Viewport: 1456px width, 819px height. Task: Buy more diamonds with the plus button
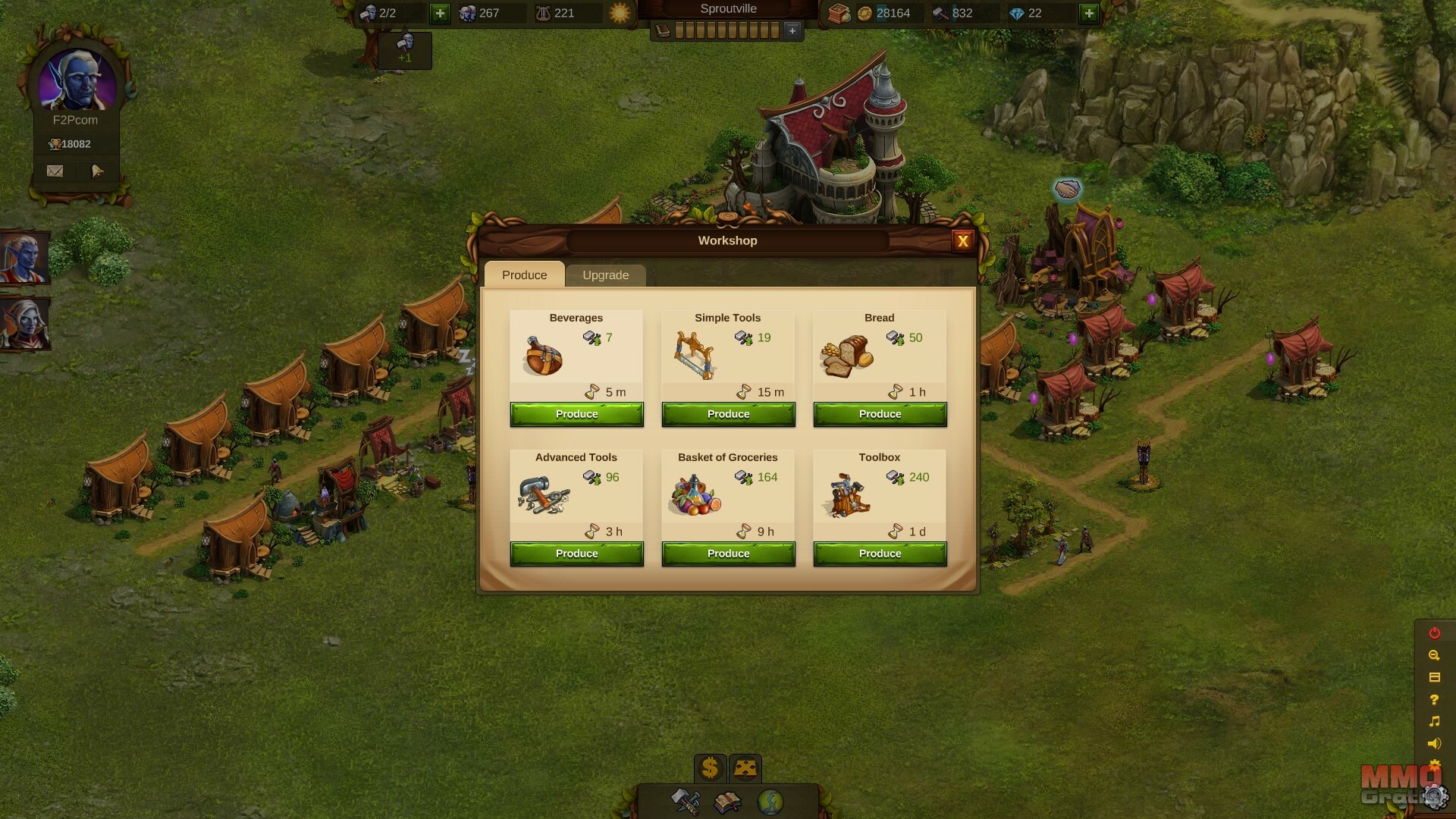tap(1089, 13)
